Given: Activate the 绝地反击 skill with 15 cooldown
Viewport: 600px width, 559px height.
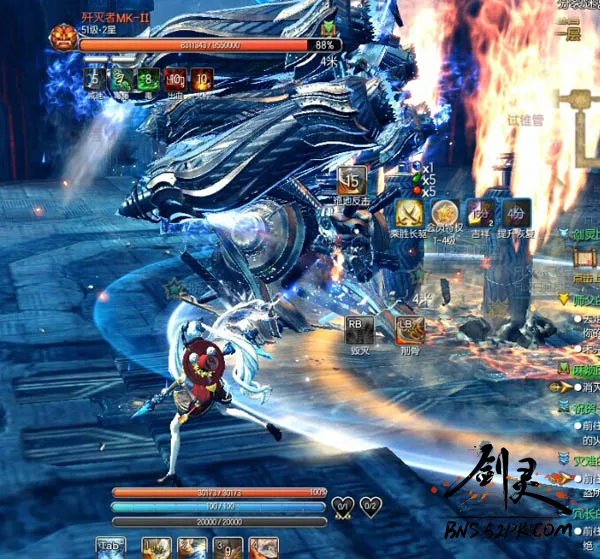Looking at the screenshot, I should [x=352, y=181].
